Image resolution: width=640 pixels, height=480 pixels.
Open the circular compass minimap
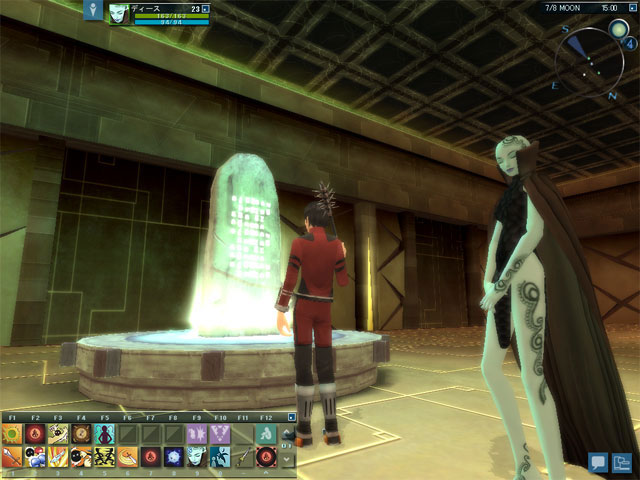[x=590, y=60]
